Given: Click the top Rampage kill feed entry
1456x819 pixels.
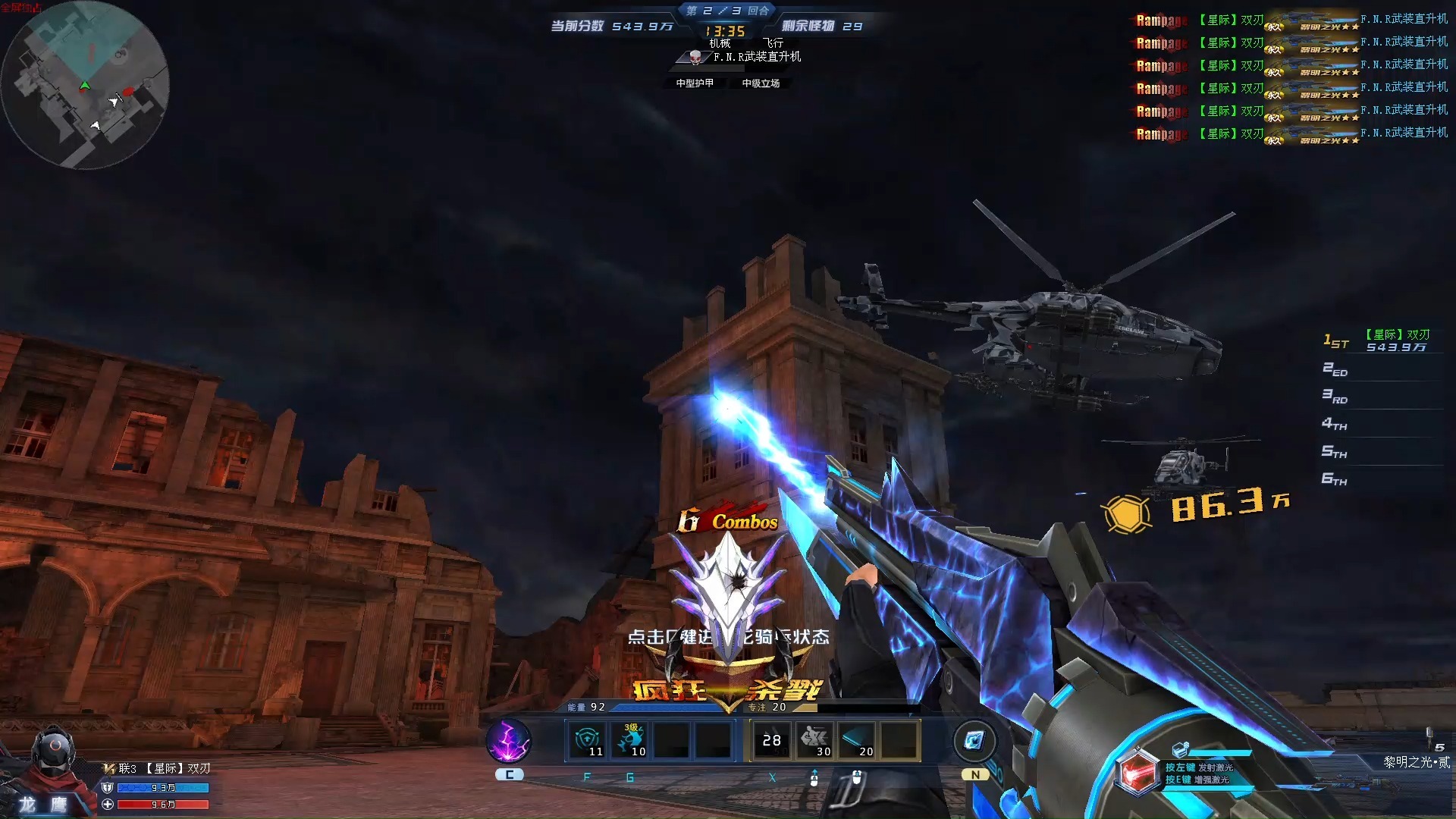Looking at the screenshot, I should click(1291, 20).
